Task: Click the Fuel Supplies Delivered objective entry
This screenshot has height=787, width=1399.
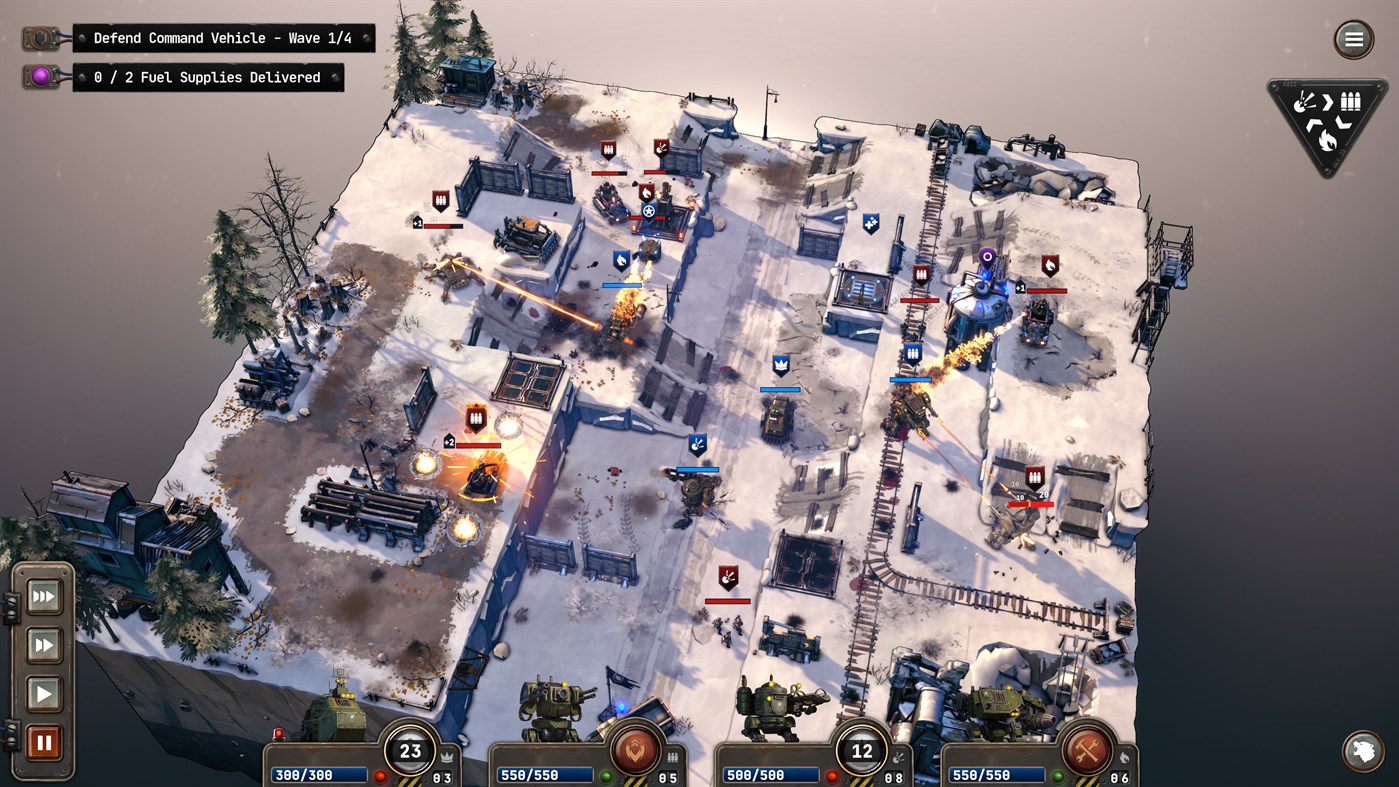Action: click(x=208, y=77)
